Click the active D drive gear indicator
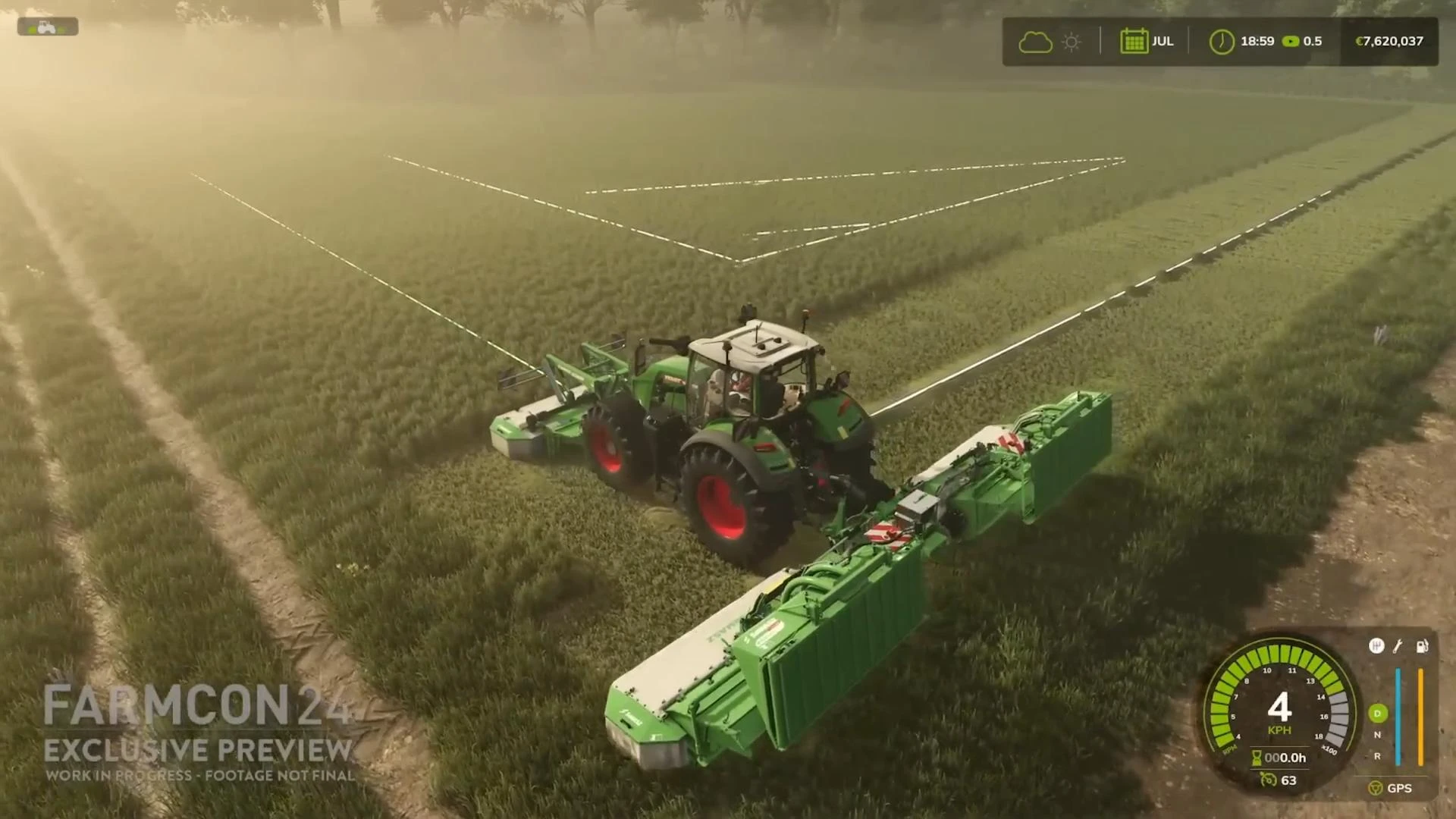 (1379, 714)
